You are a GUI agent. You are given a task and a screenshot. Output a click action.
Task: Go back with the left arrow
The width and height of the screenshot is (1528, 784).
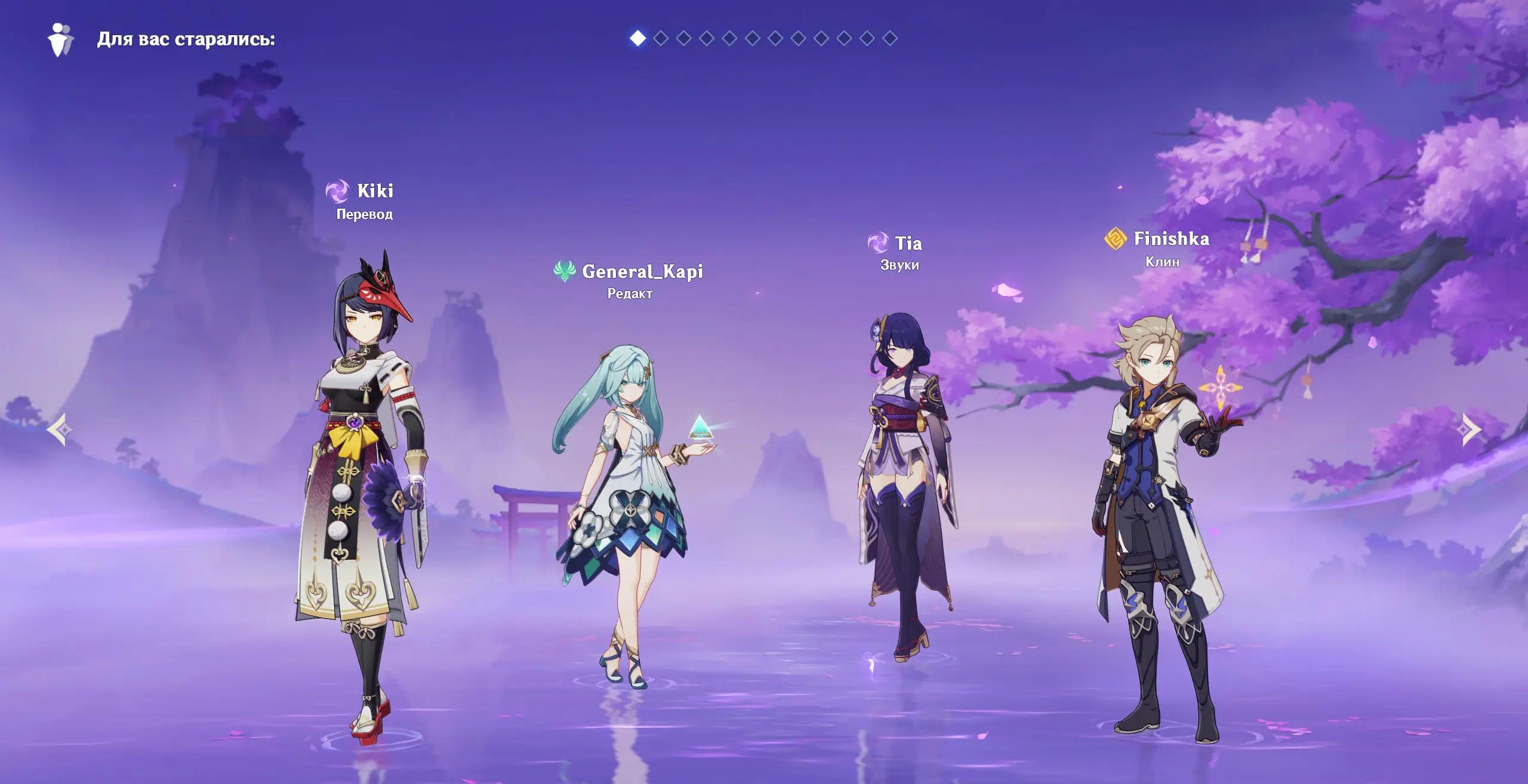tap(59, 430)
